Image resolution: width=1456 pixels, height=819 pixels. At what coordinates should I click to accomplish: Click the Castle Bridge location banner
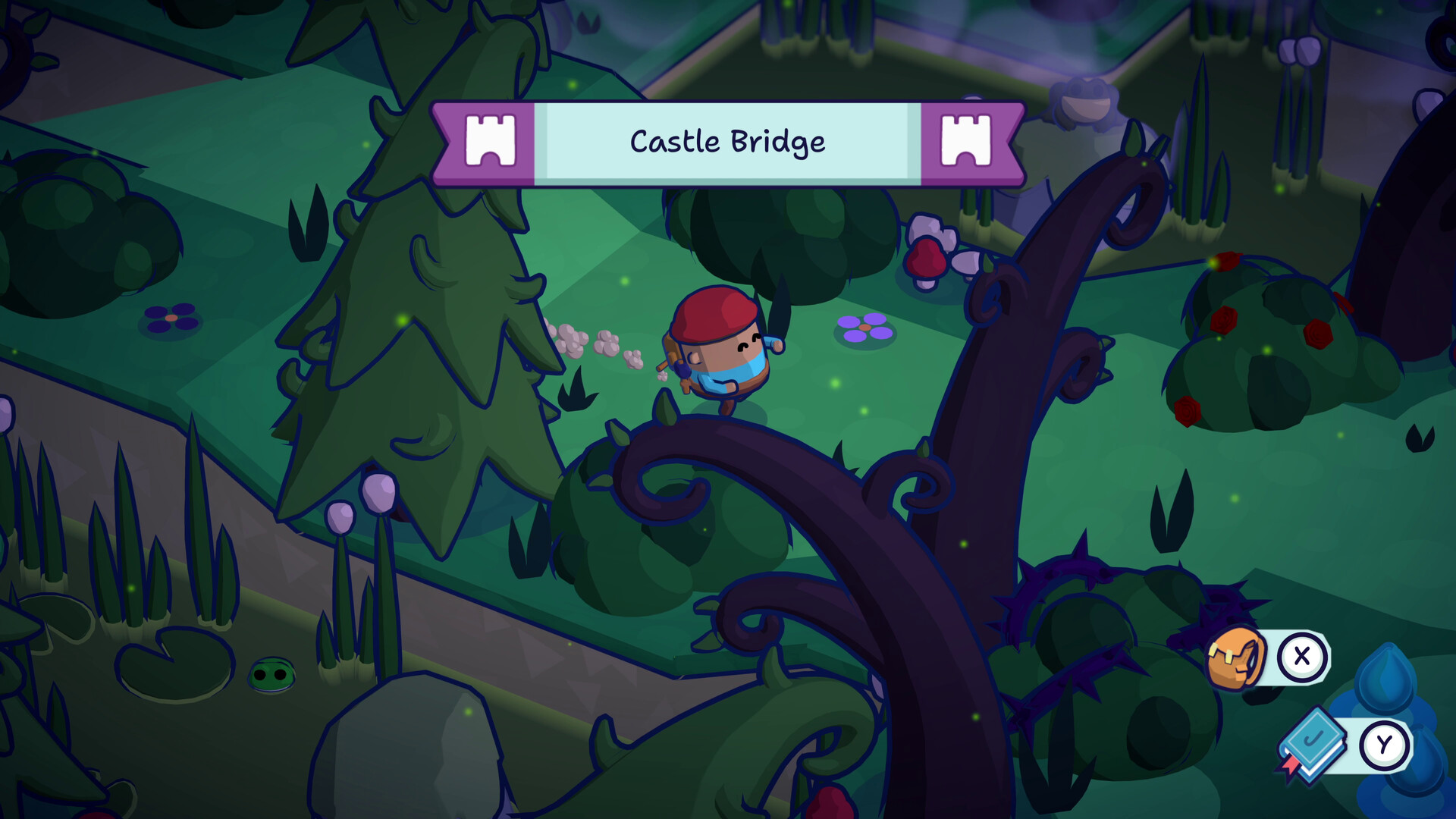point(726,141)
